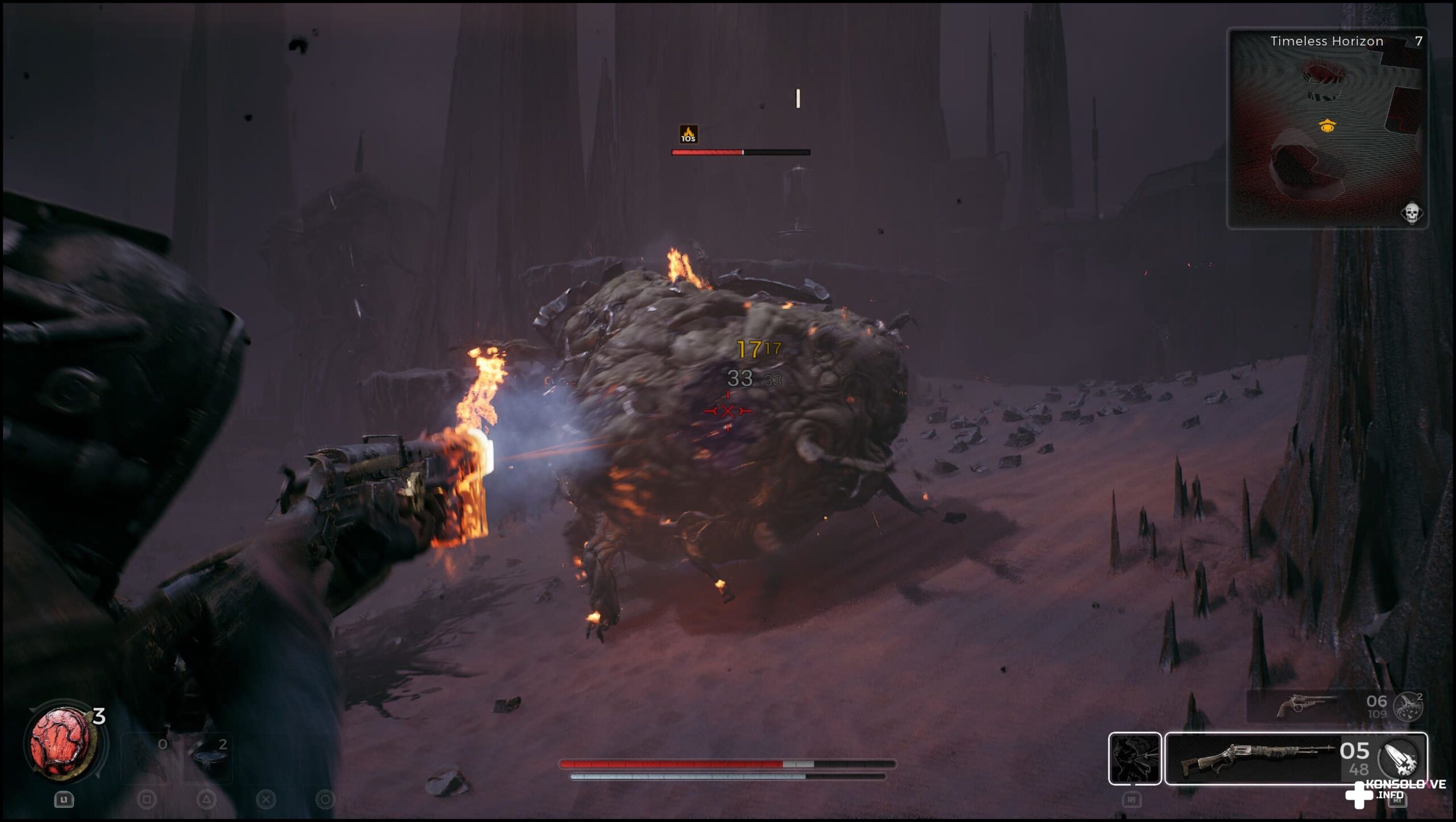Select the blue consumable quick slot
This screenshot has width=1456, height=822.
click(x=206, y=755)
